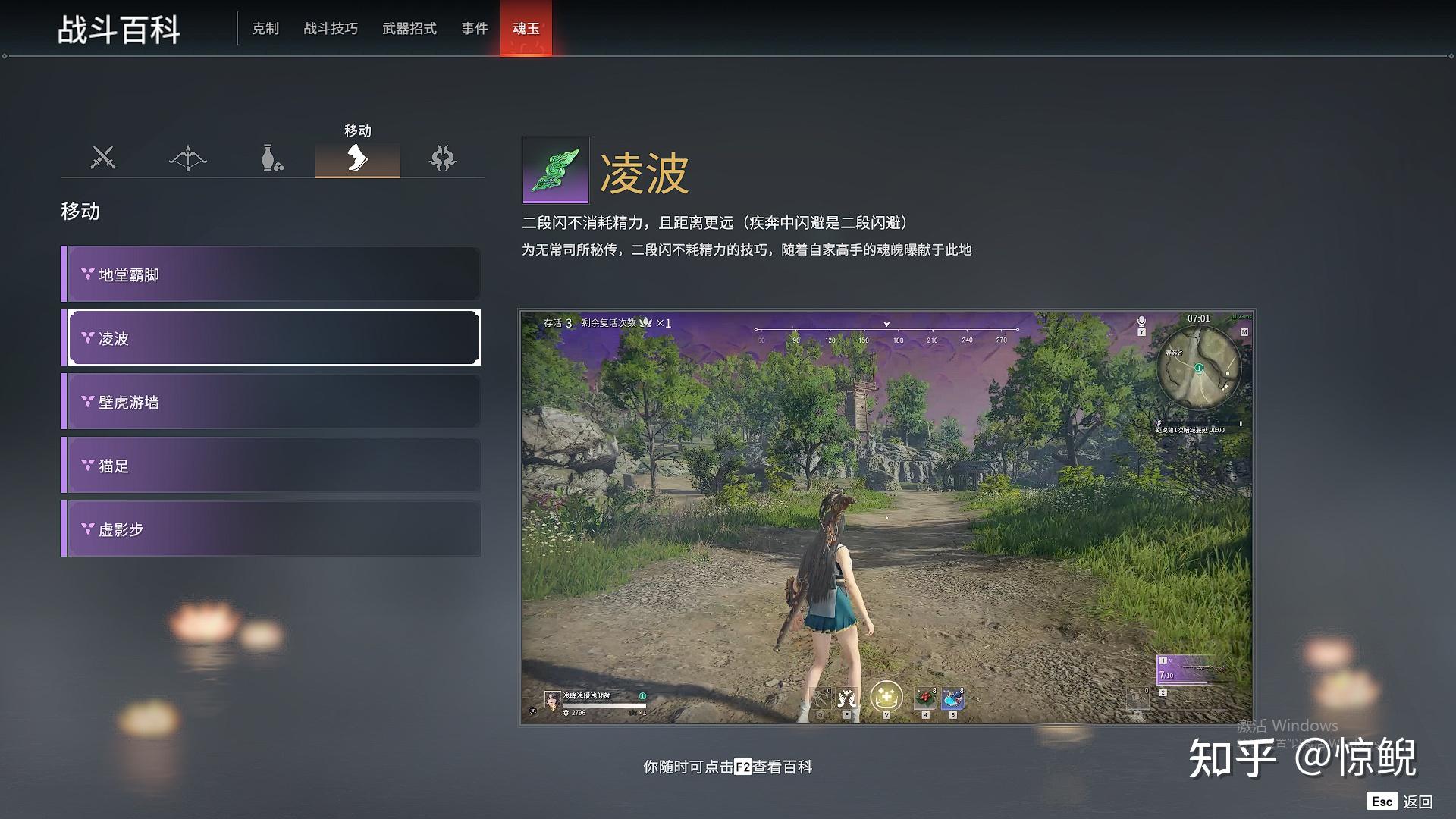
Task: Select the bow ranged category icon
Action: [x=188, y=158]
